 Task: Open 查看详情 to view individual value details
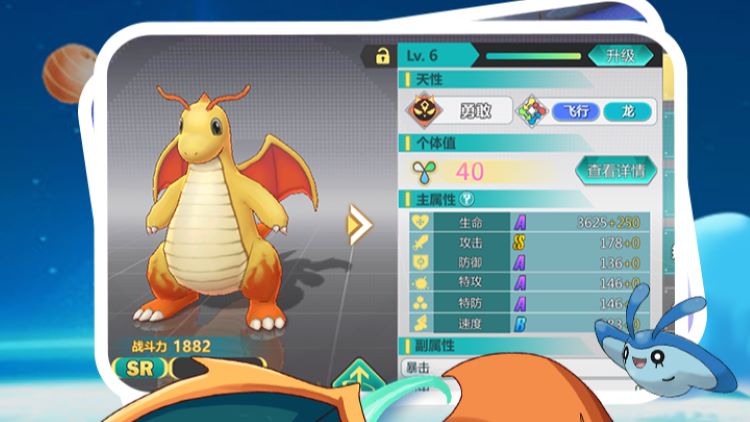coord(615,171)
